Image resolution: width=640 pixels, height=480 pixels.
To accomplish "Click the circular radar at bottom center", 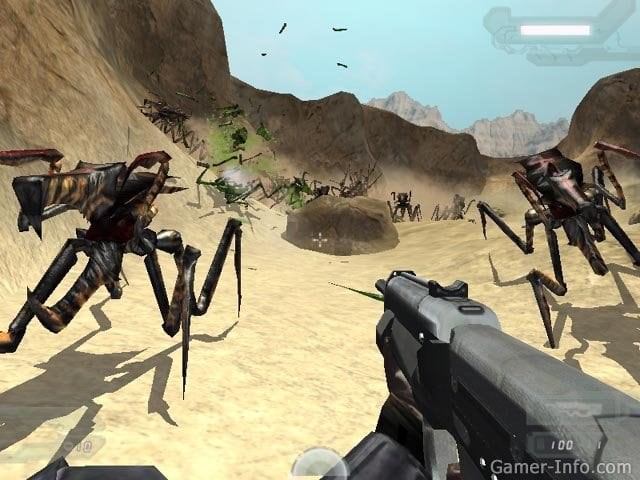I will point(318,465).
